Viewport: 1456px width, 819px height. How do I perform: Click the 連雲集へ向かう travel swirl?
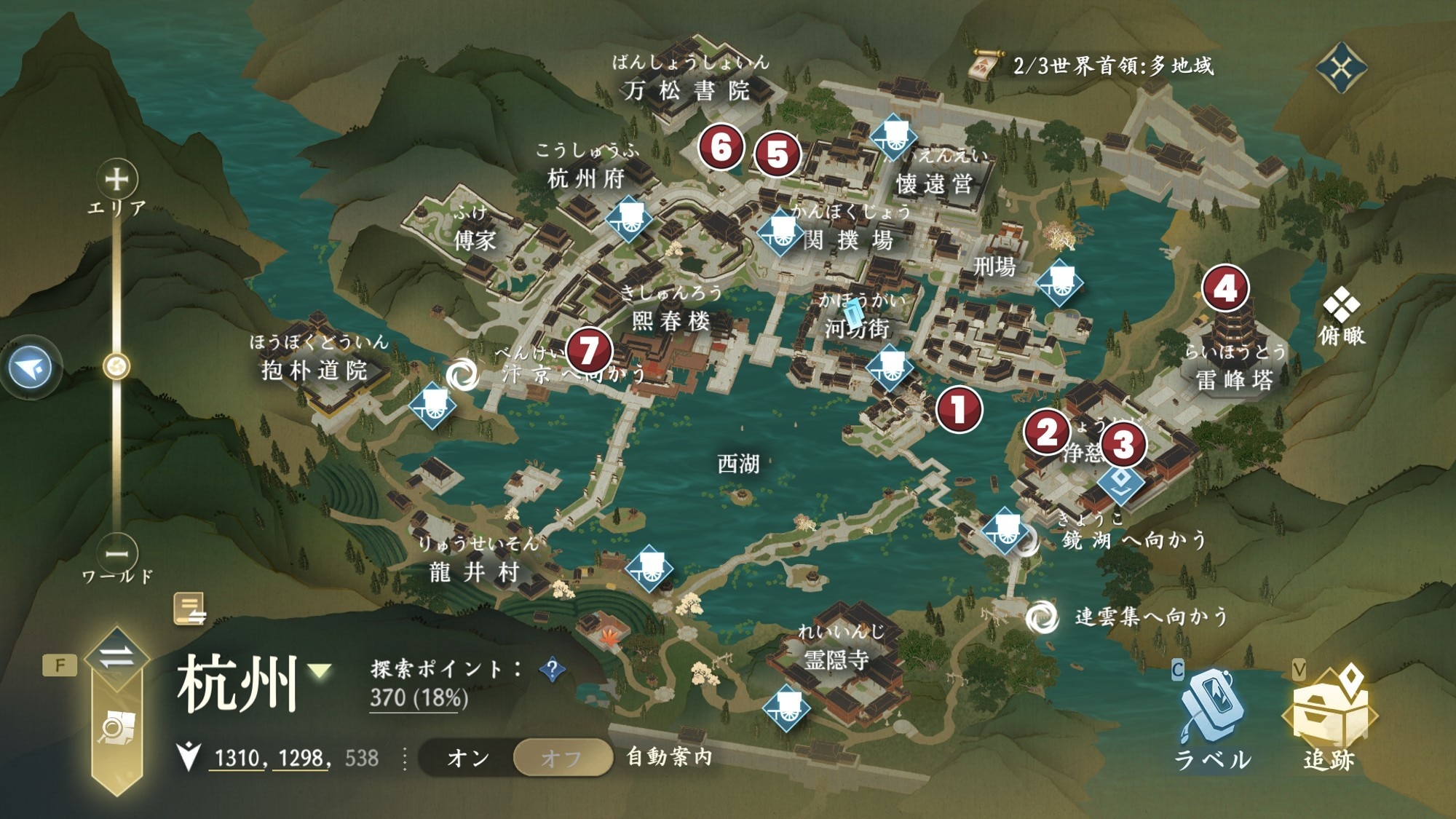click(x=1042, y=617)
